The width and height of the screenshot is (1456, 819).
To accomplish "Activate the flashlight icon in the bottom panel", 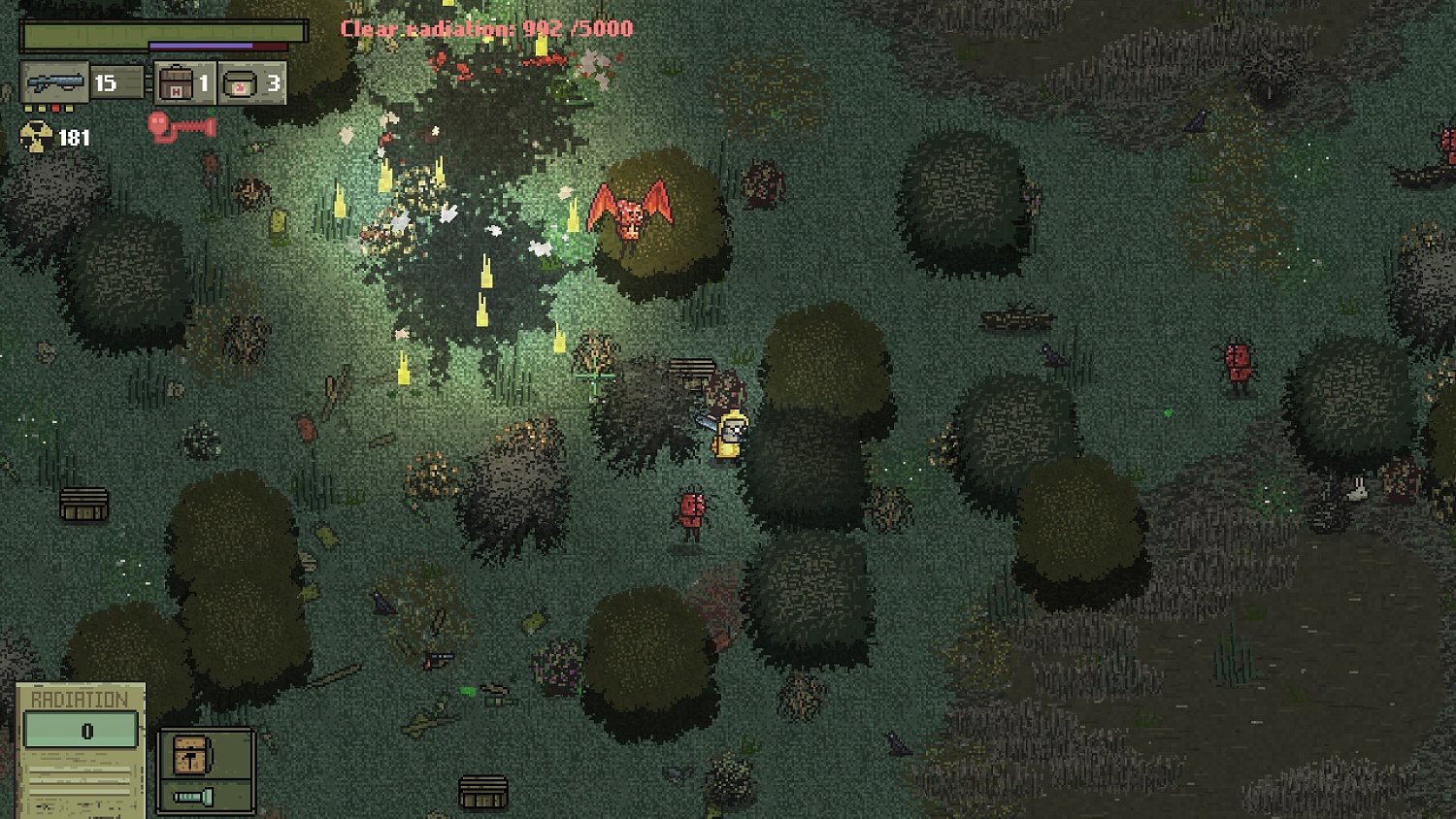I will [x=192, y=796].
